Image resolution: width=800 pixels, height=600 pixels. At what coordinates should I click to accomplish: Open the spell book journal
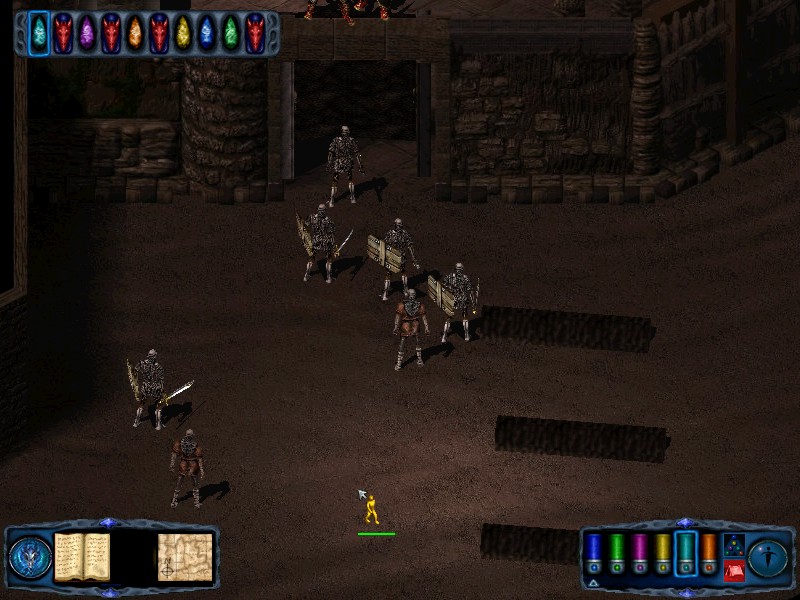(x=82, y=556)
